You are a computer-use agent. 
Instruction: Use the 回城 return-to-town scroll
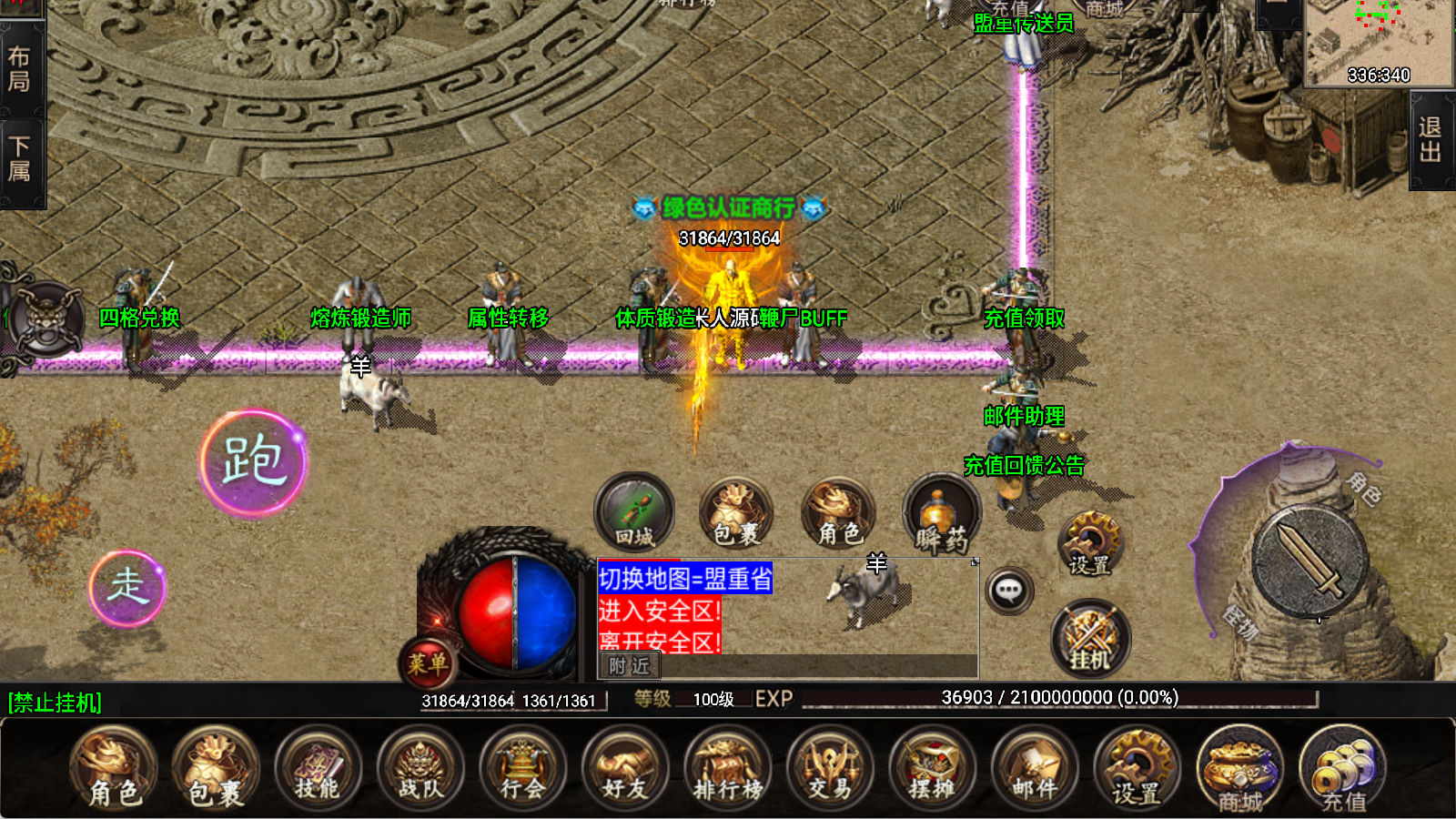634,512
